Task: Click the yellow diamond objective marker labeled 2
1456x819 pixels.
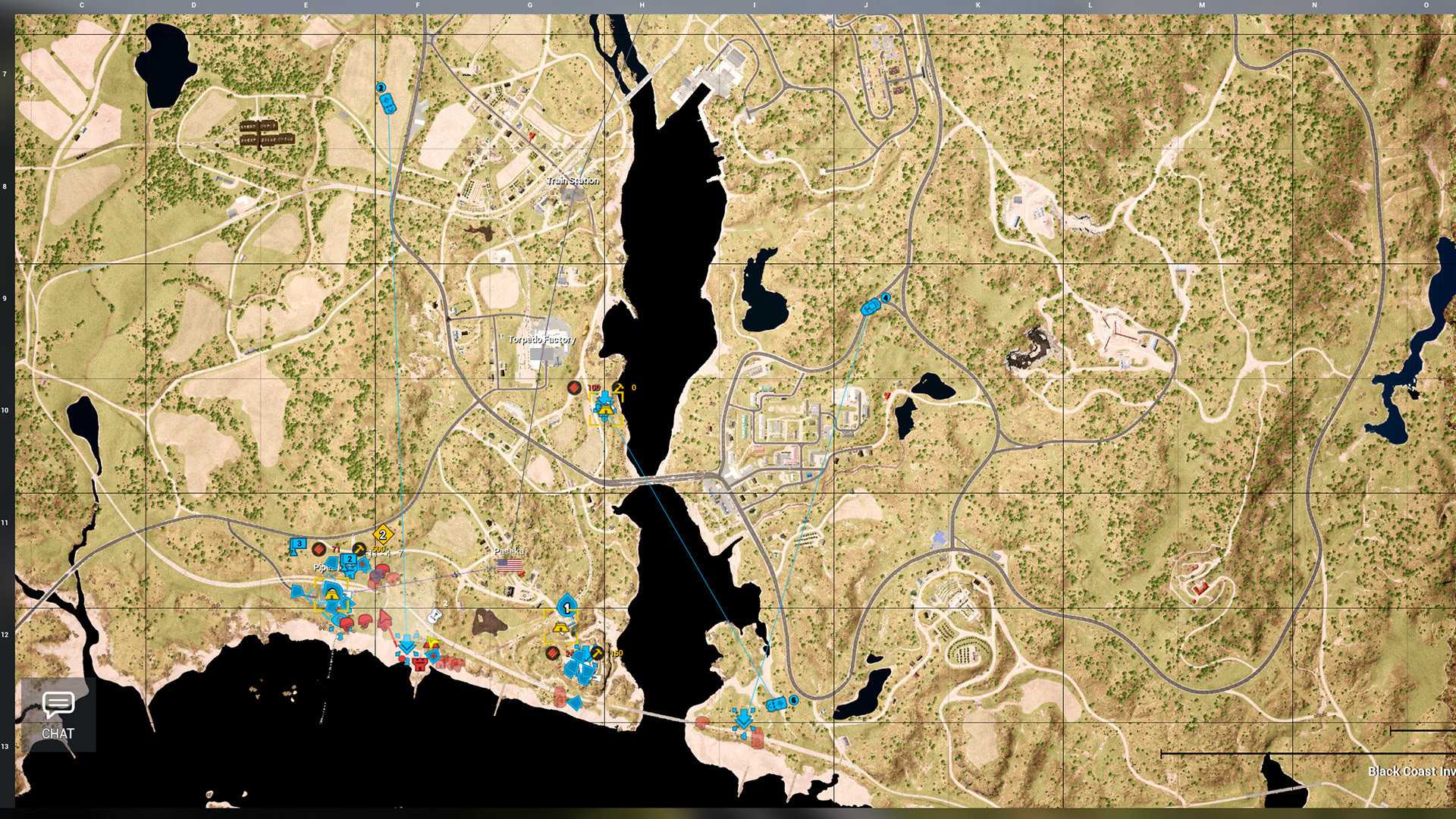Action: pos(382,535)
